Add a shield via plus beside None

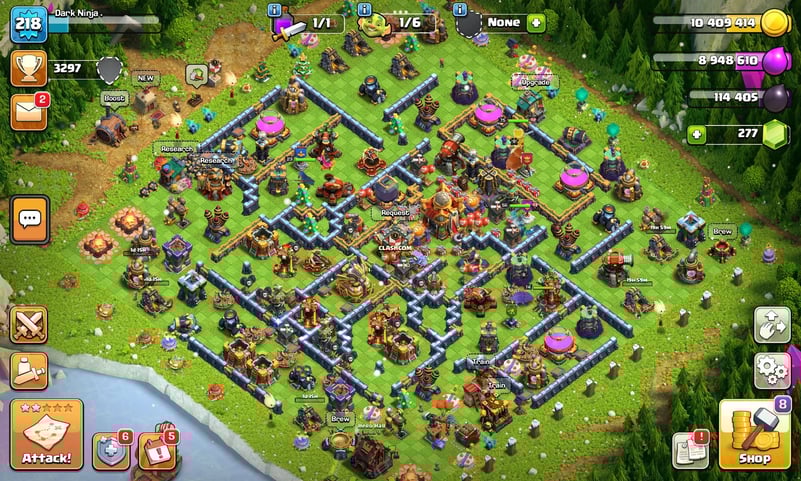[x=536, y=22]
